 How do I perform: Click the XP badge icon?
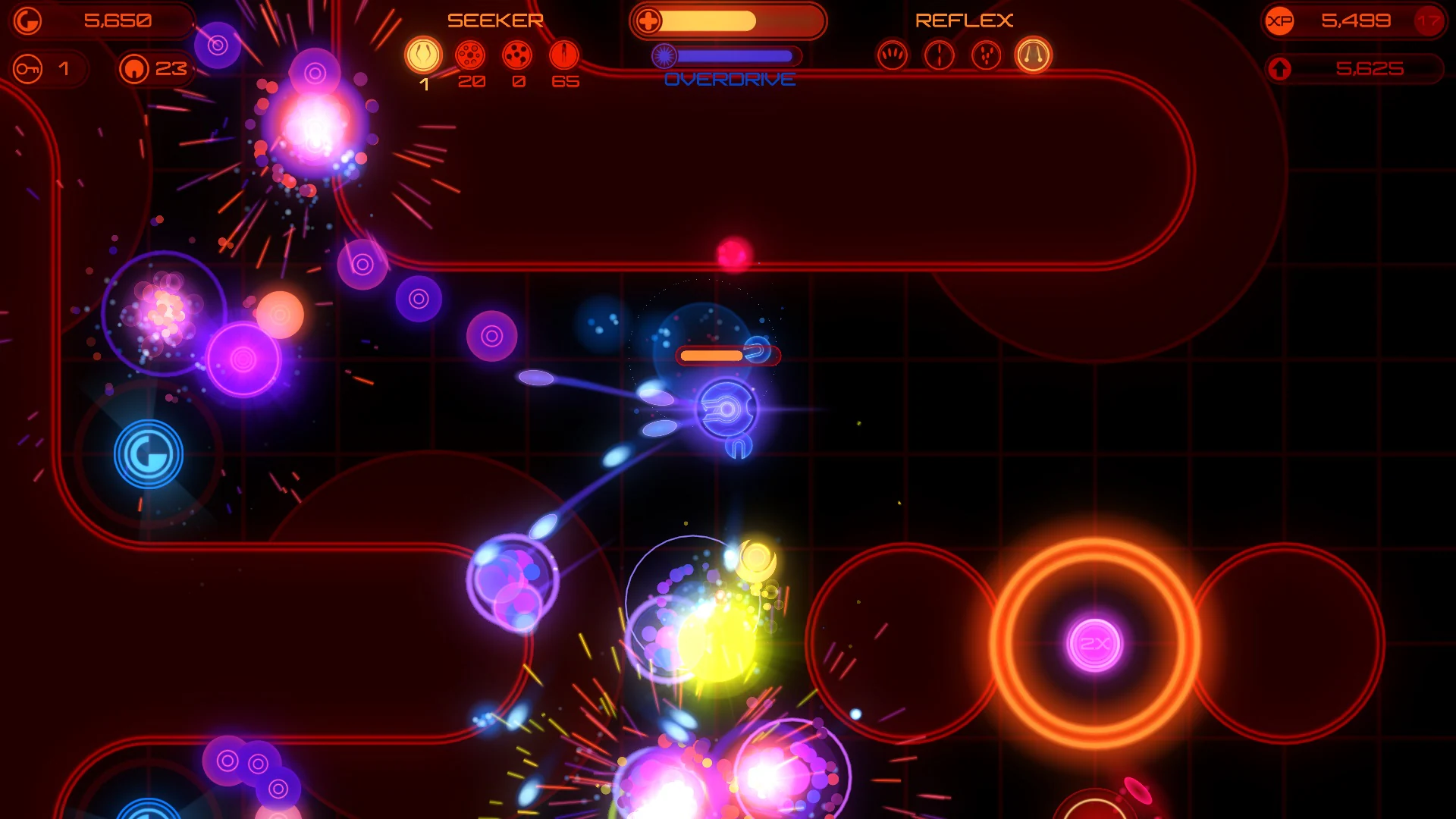coord(1279,20)
